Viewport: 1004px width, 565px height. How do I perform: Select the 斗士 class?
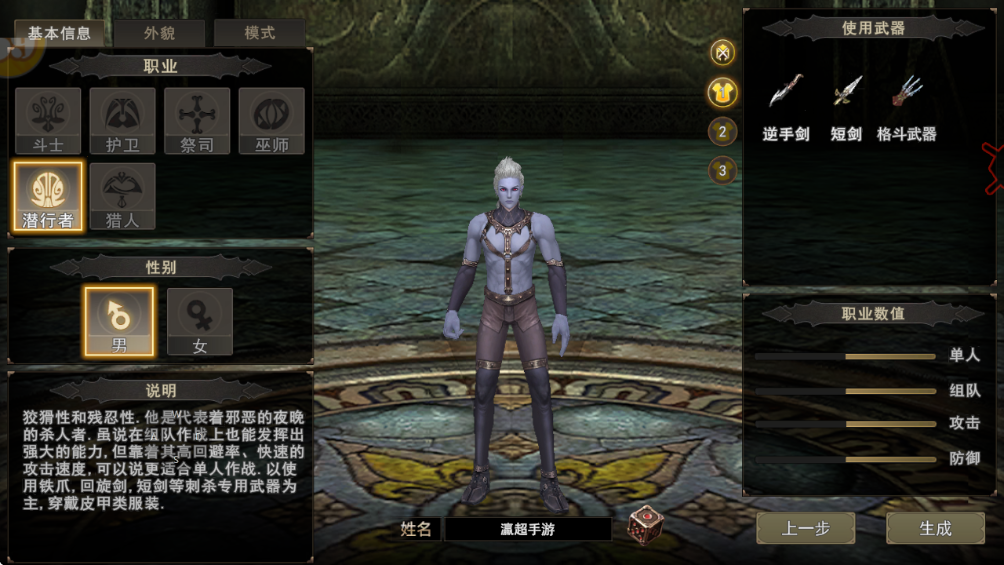[x=48, y=121]
